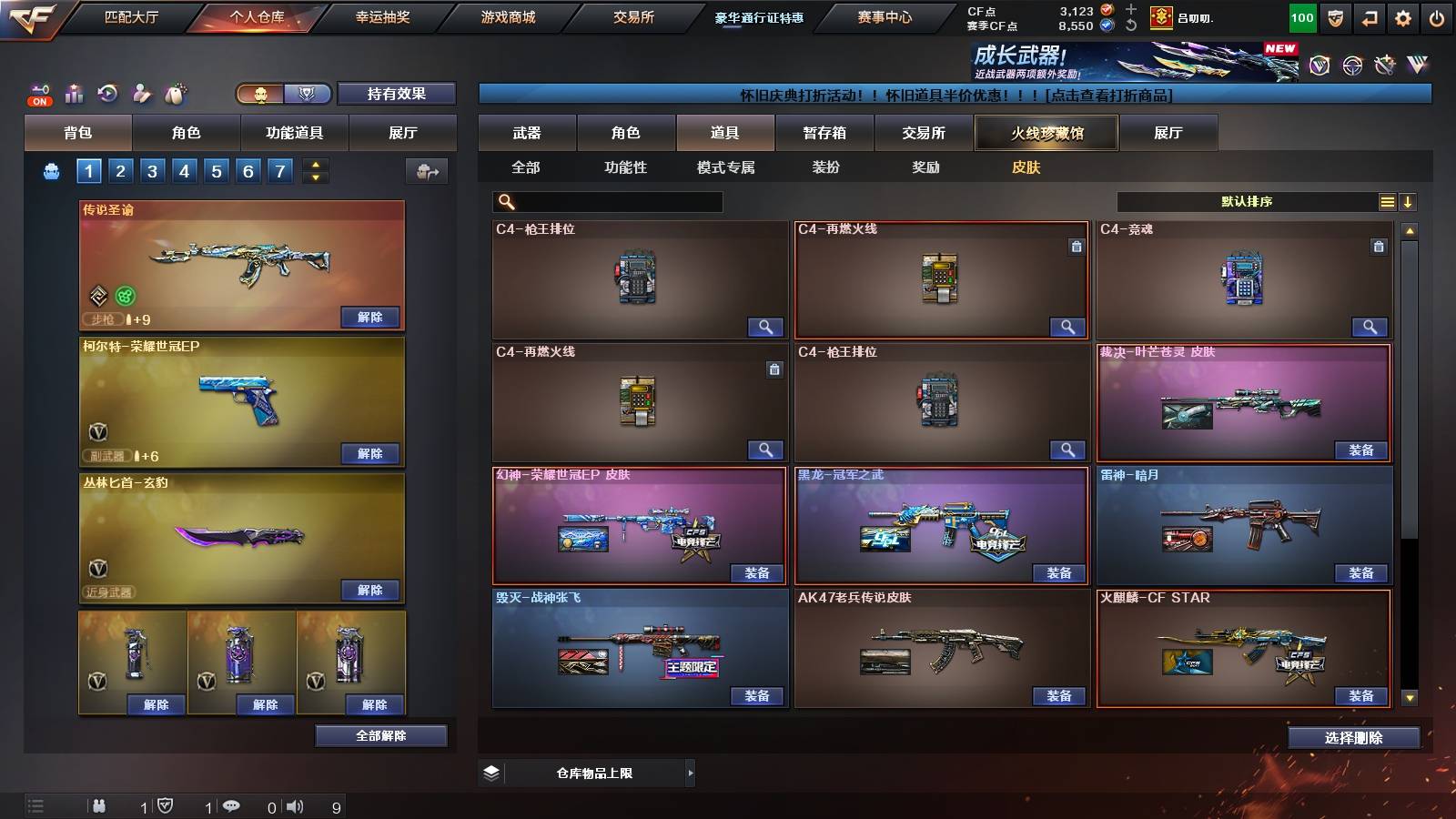Click the power exit icon top right
This screenshot has height=819, width=1456.
coord(1436,18)
